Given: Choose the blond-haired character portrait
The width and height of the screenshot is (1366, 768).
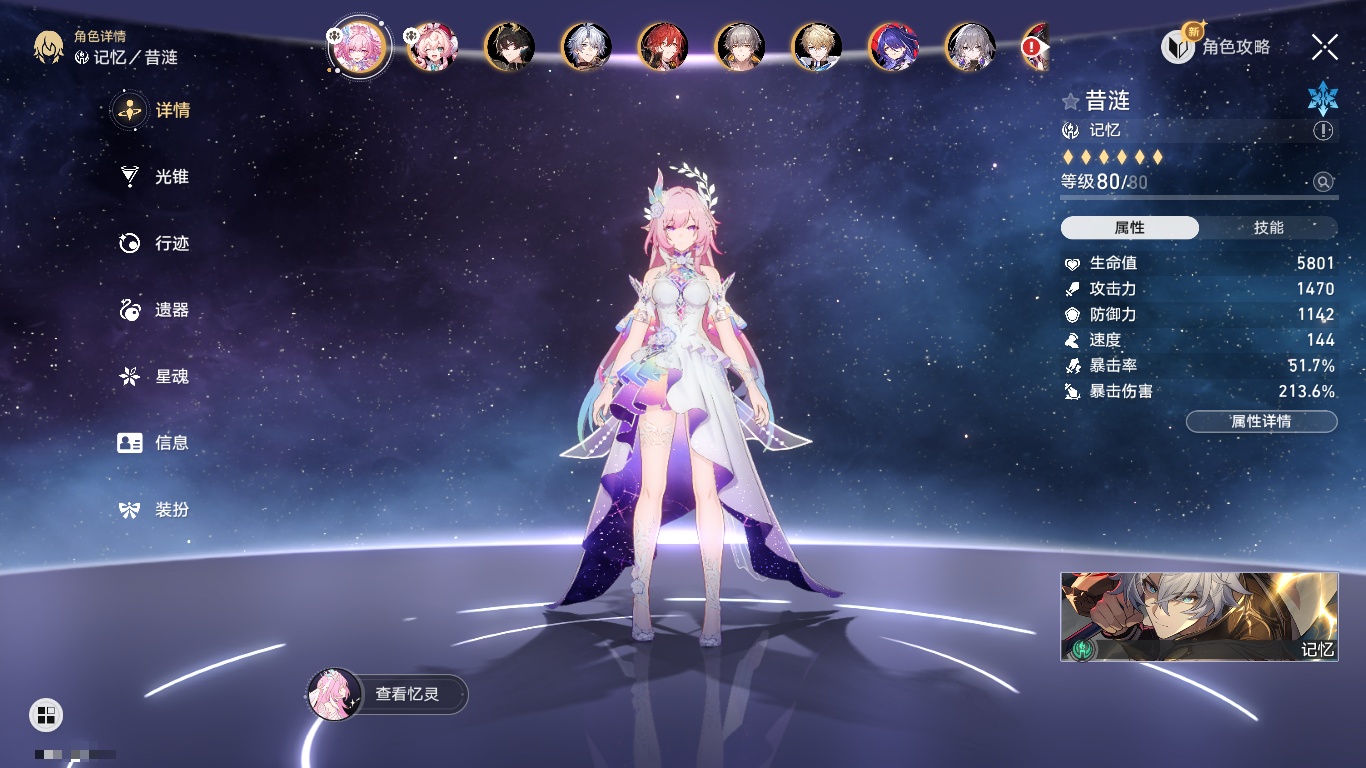Looking at the screenshot, I should click(x=817, y=47).
